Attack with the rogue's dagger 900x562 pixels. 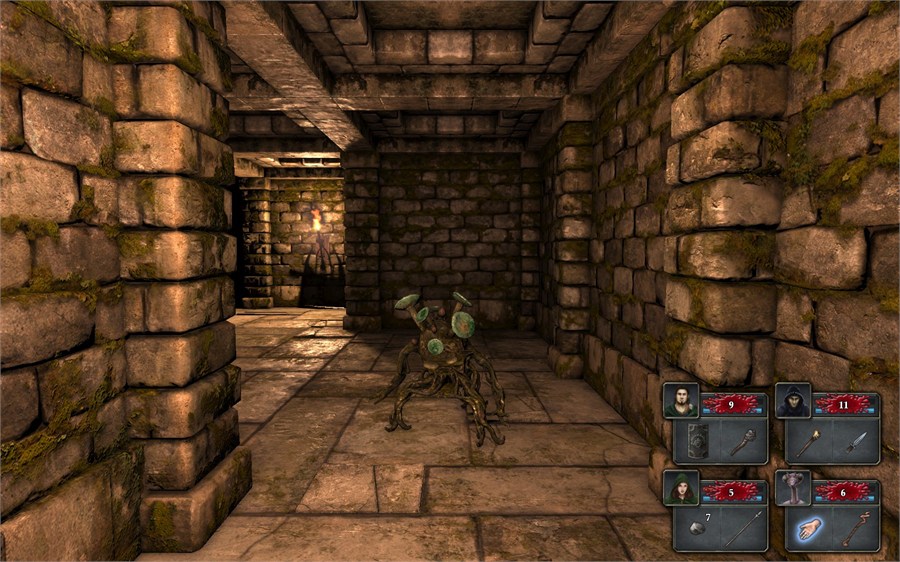(854, 441)
